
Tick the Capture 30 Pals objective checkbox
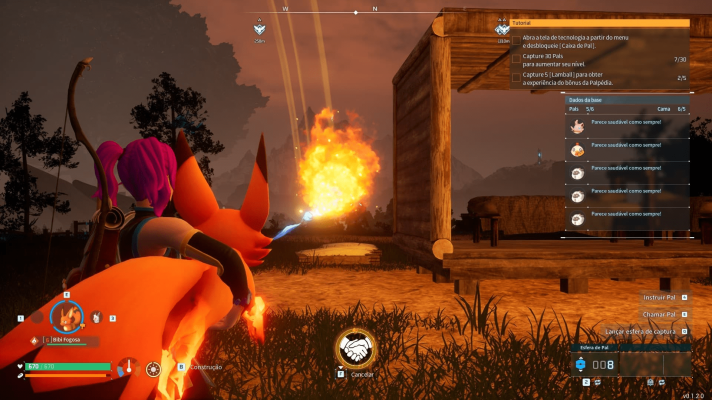516,59
